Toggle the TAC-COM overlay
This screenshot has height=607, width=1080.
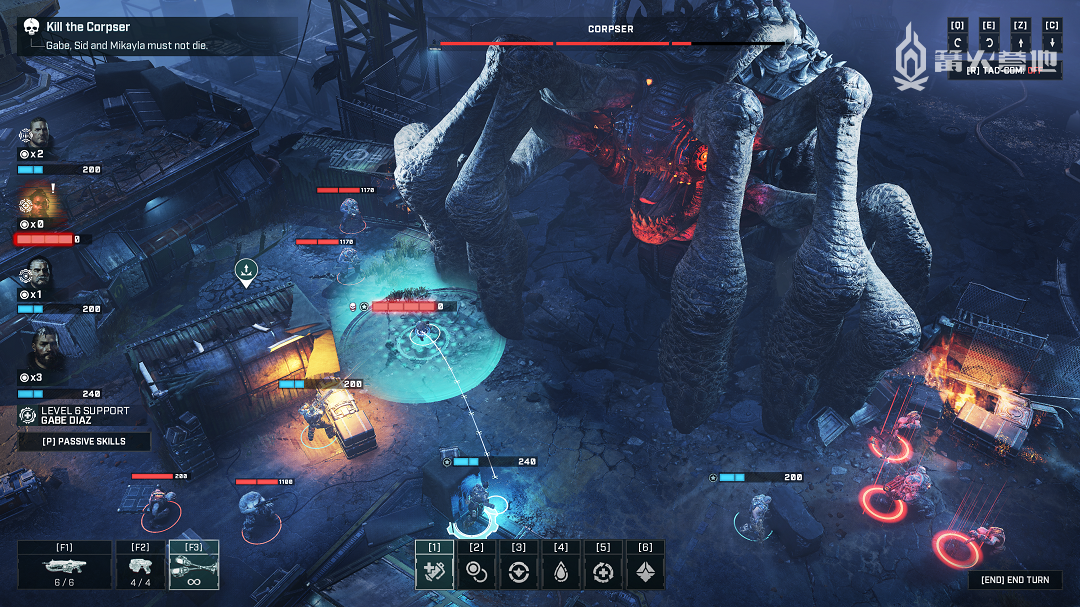pyautogui.click(x=1010, y=70)
